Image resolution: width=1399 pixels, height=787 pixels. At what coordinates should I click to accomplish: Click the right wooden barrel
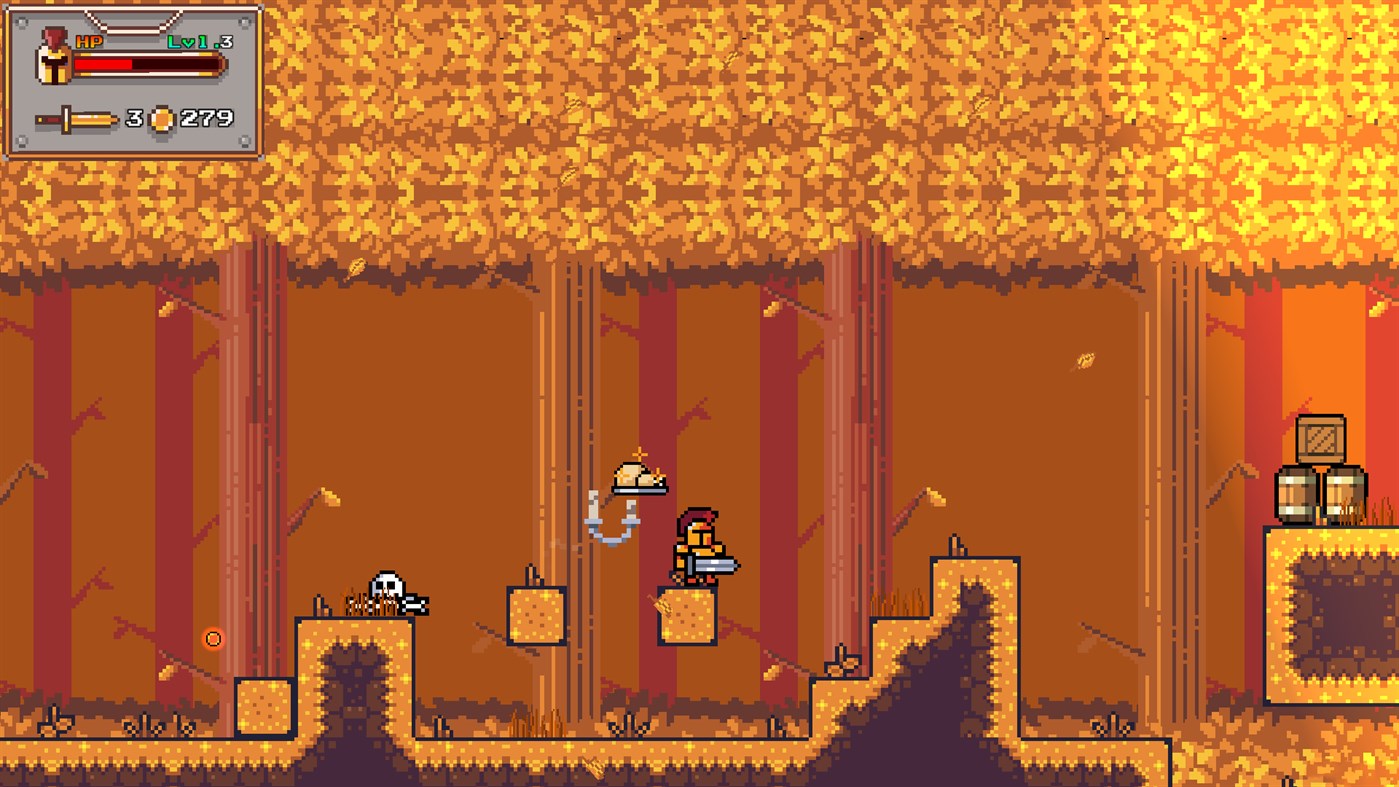pos(1348,494)
